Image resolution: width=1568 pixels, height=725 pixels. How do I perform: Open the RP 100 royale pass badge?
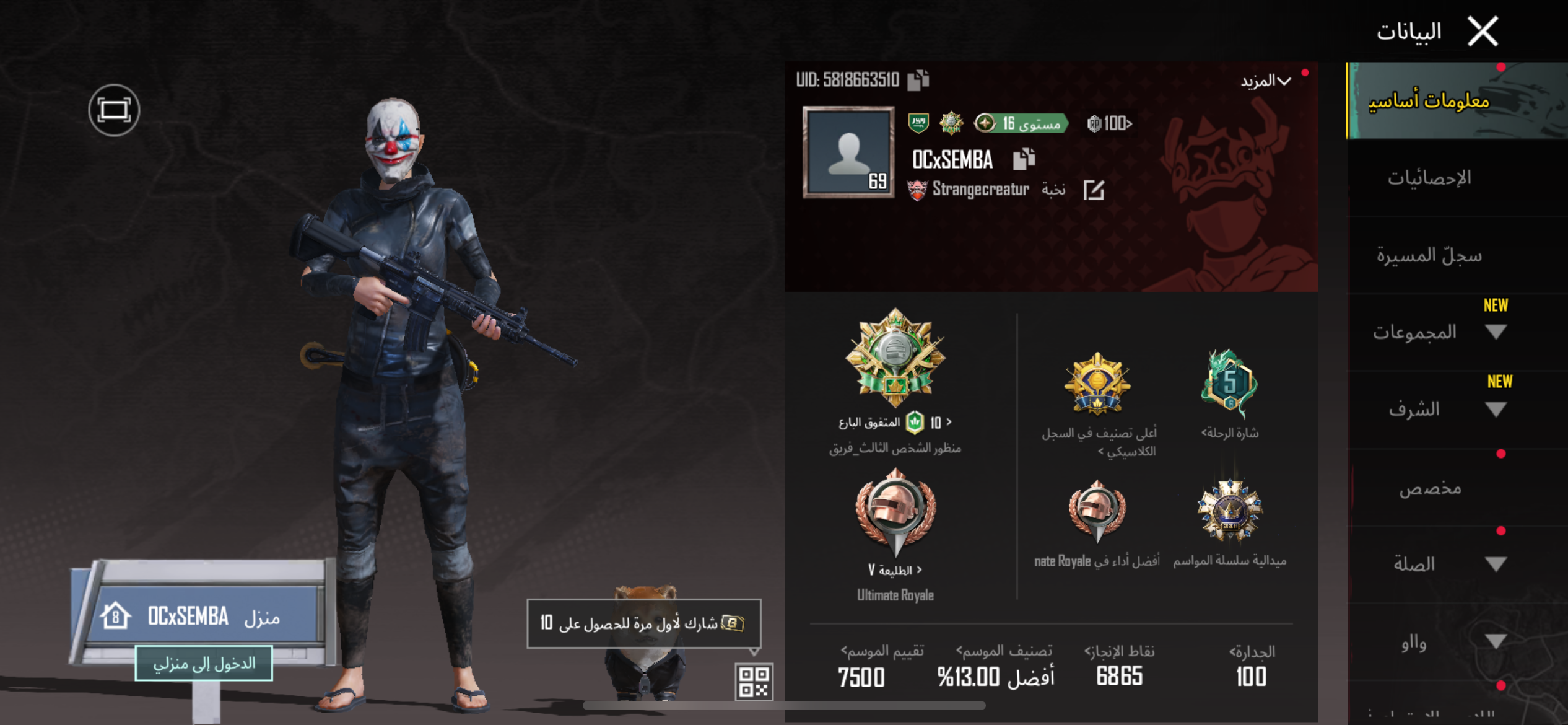(1110, 124)
